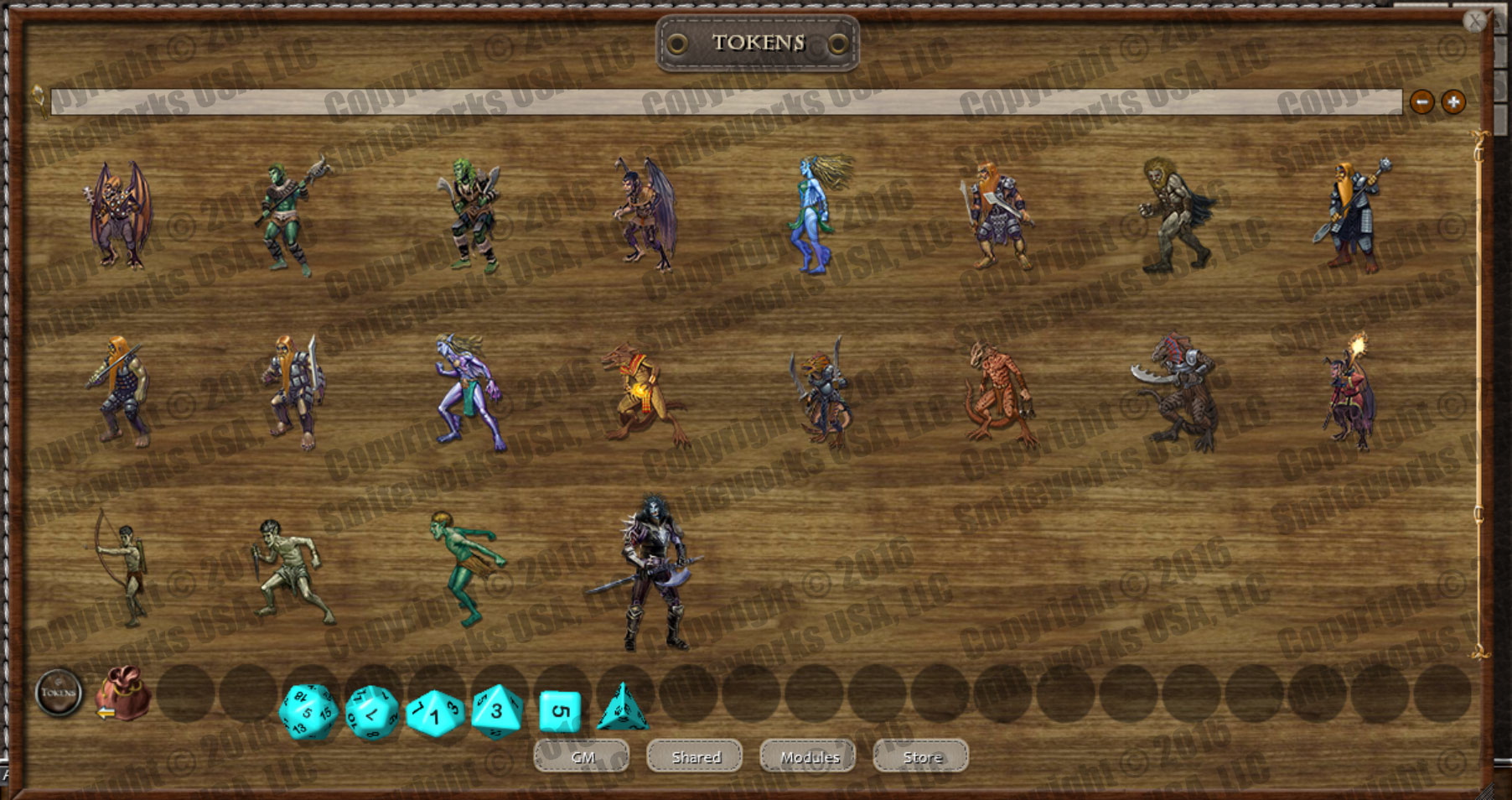Enlarge token size with the plus button

[1453, 102]
